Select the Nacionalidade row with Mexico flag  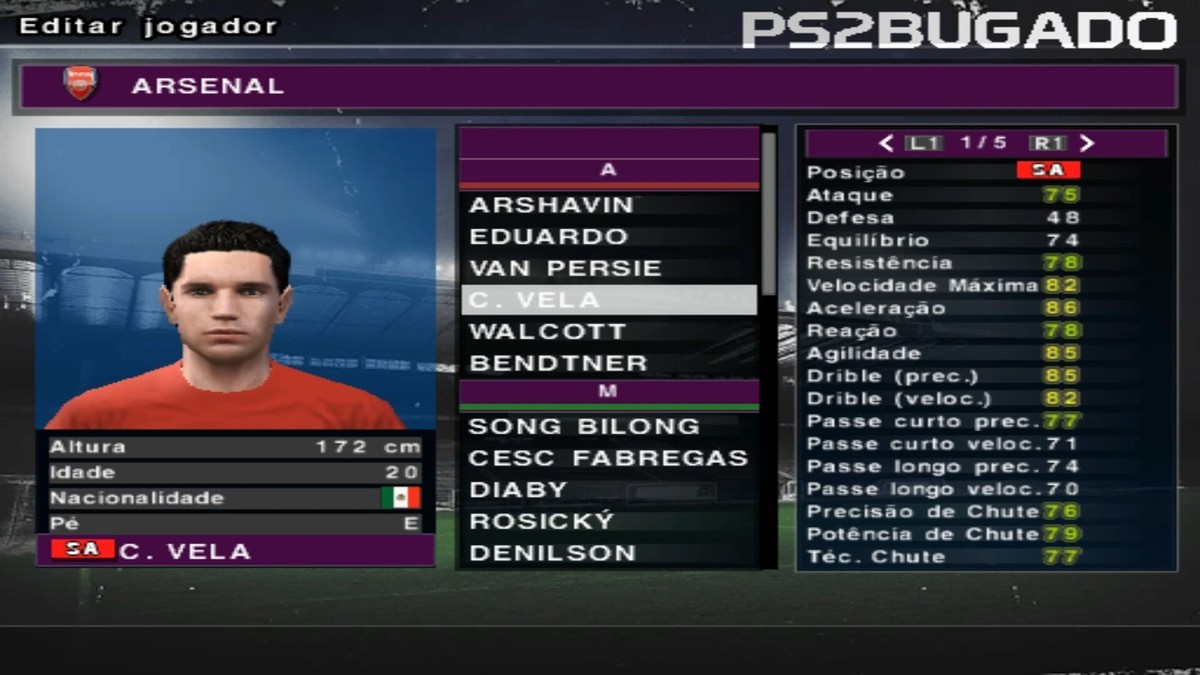(x=235, y=498)
